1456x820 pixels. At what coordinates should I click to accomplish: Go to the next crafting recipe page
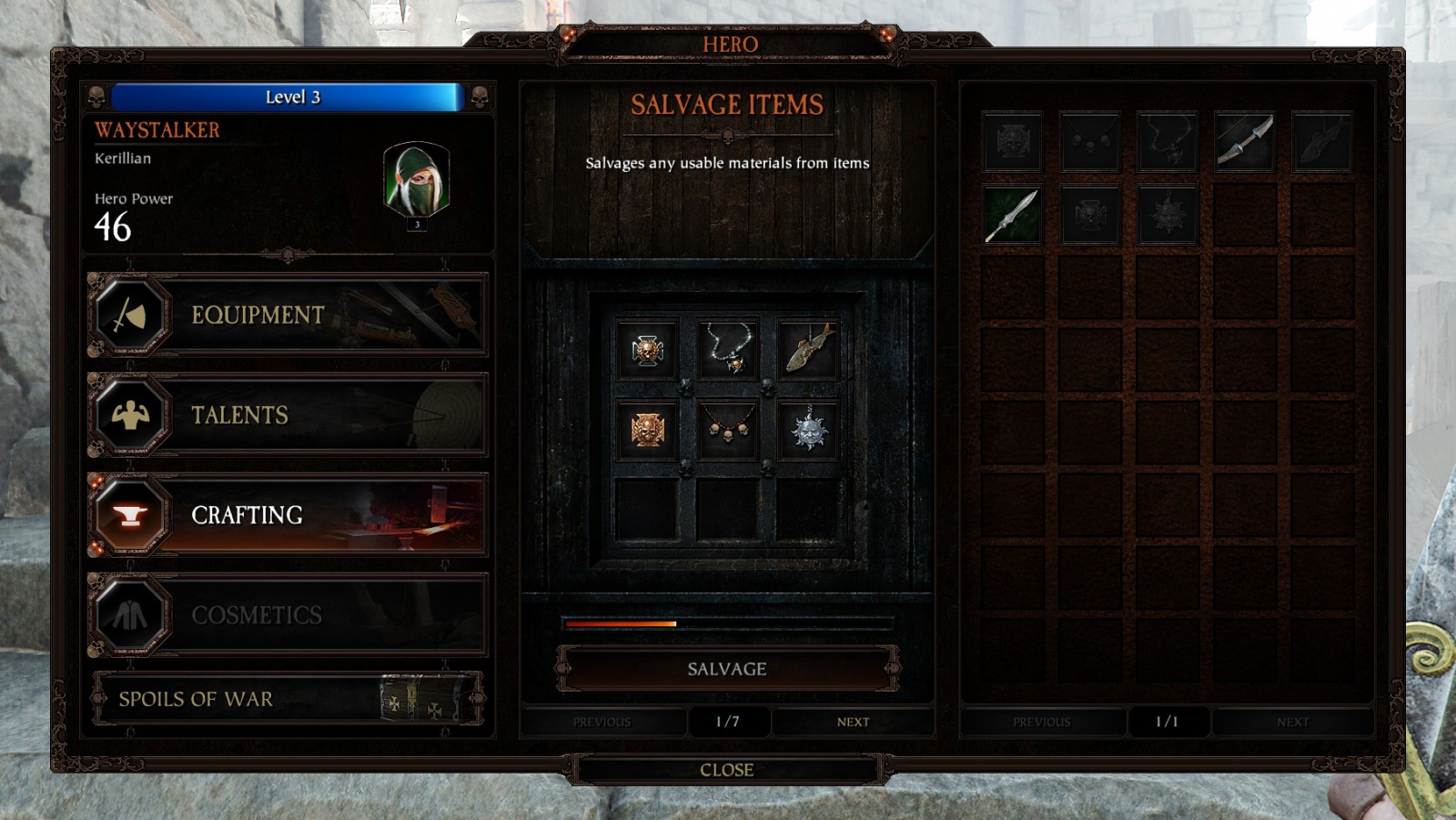tap(853, 722)
